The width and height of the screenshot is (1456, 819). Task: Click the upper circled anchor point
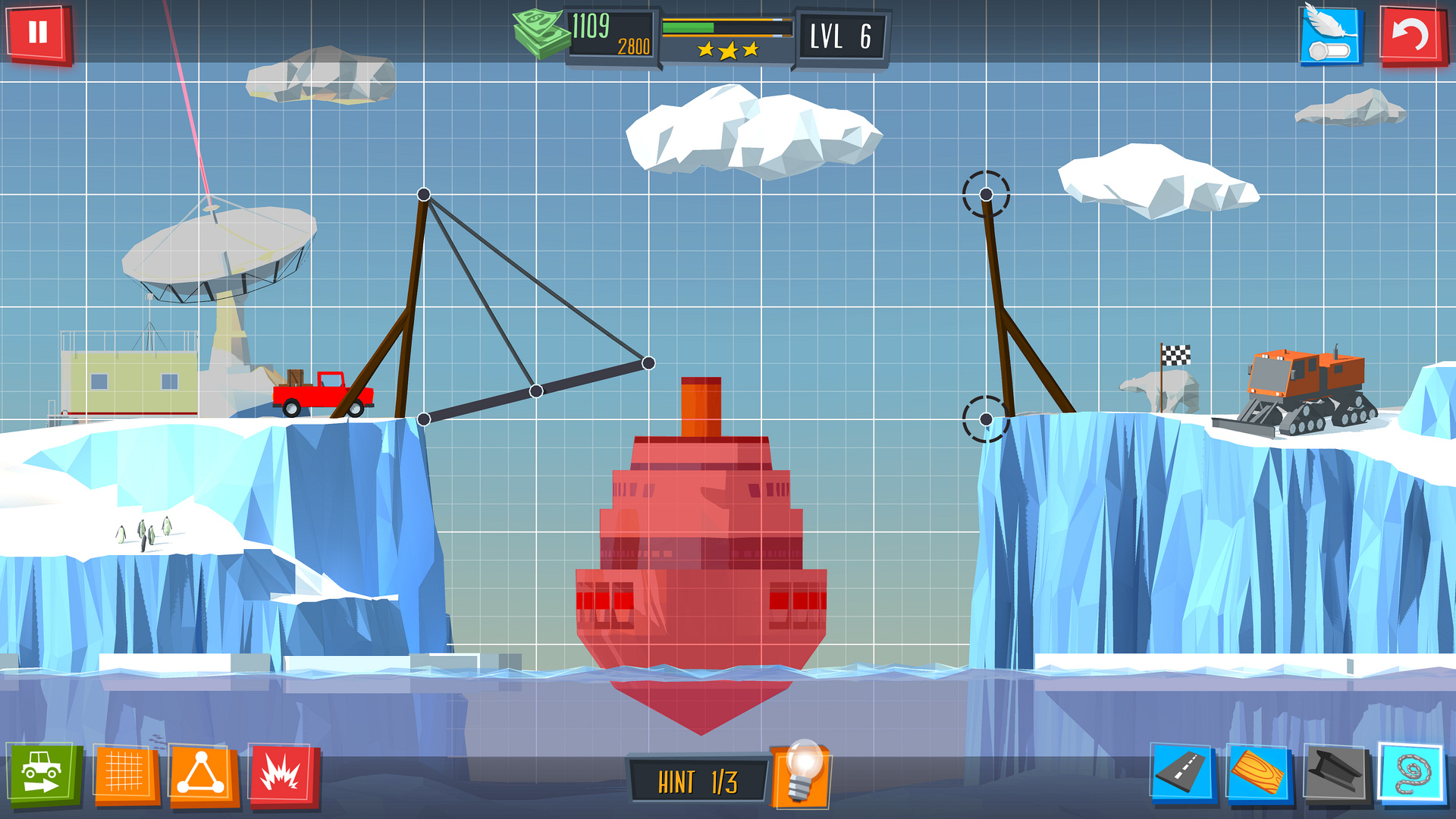(x=986, y=194)
